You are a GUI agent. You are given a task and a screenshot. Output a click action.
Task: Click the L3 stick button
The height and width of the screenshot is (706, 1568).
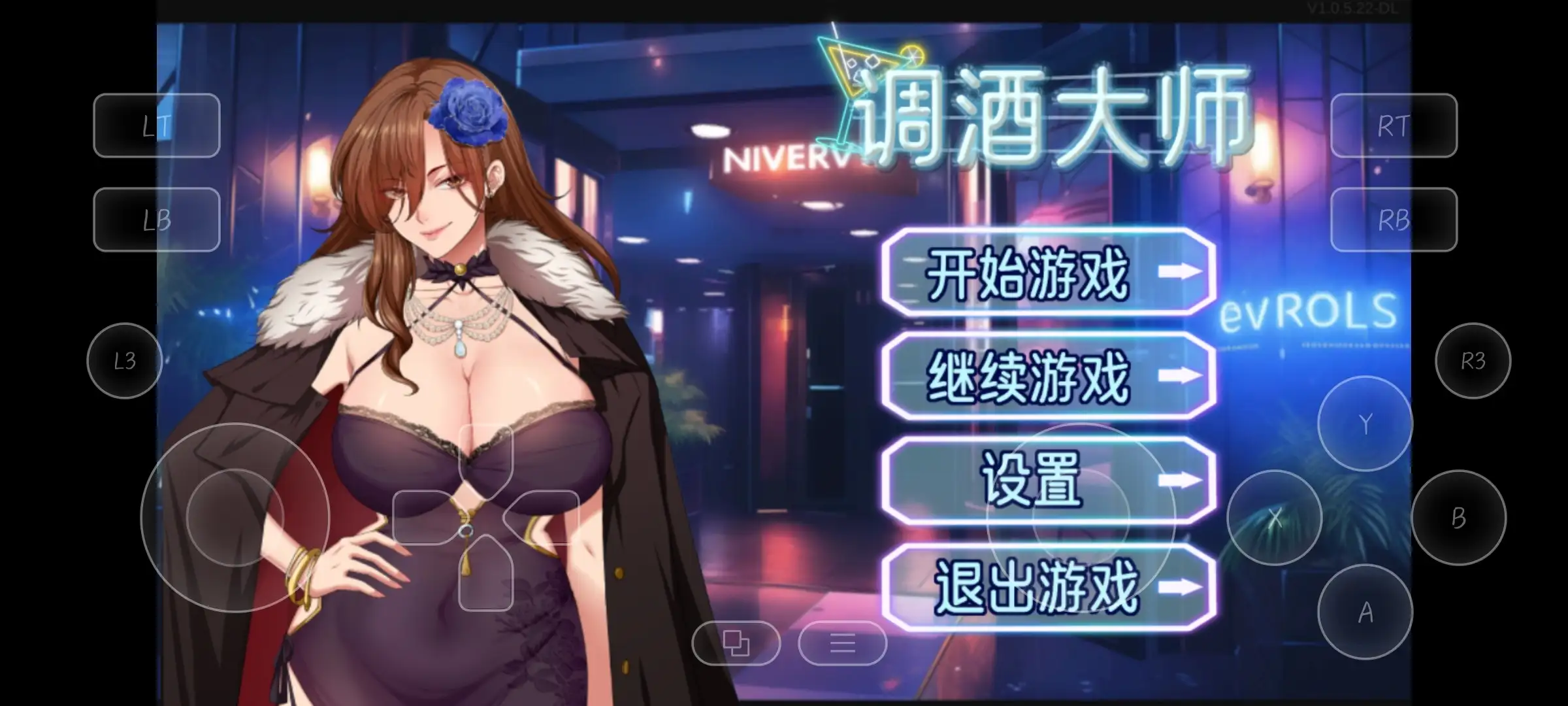(x=124, y=362)
